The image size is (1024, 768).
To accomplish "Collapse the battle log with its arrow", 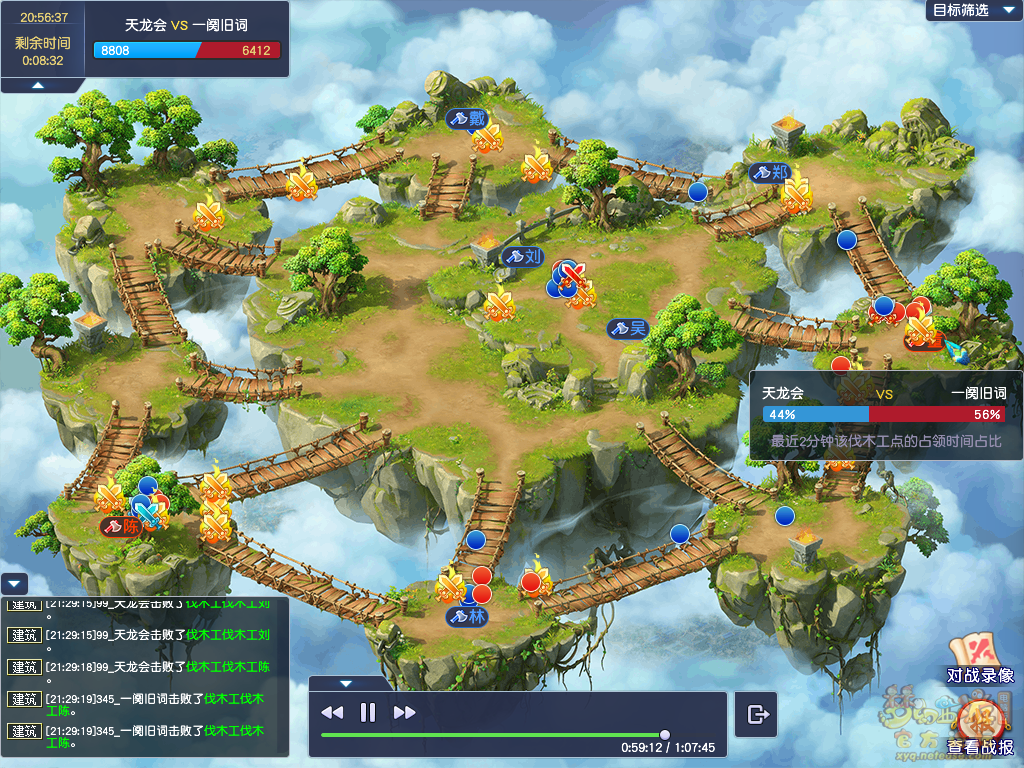I will click(14, 585).
